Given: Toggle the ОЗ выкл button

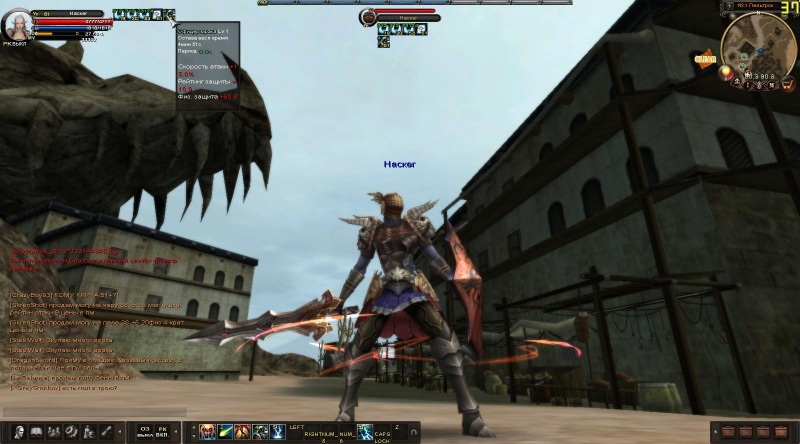Looking at the screenshot, I should click(145, 432).
